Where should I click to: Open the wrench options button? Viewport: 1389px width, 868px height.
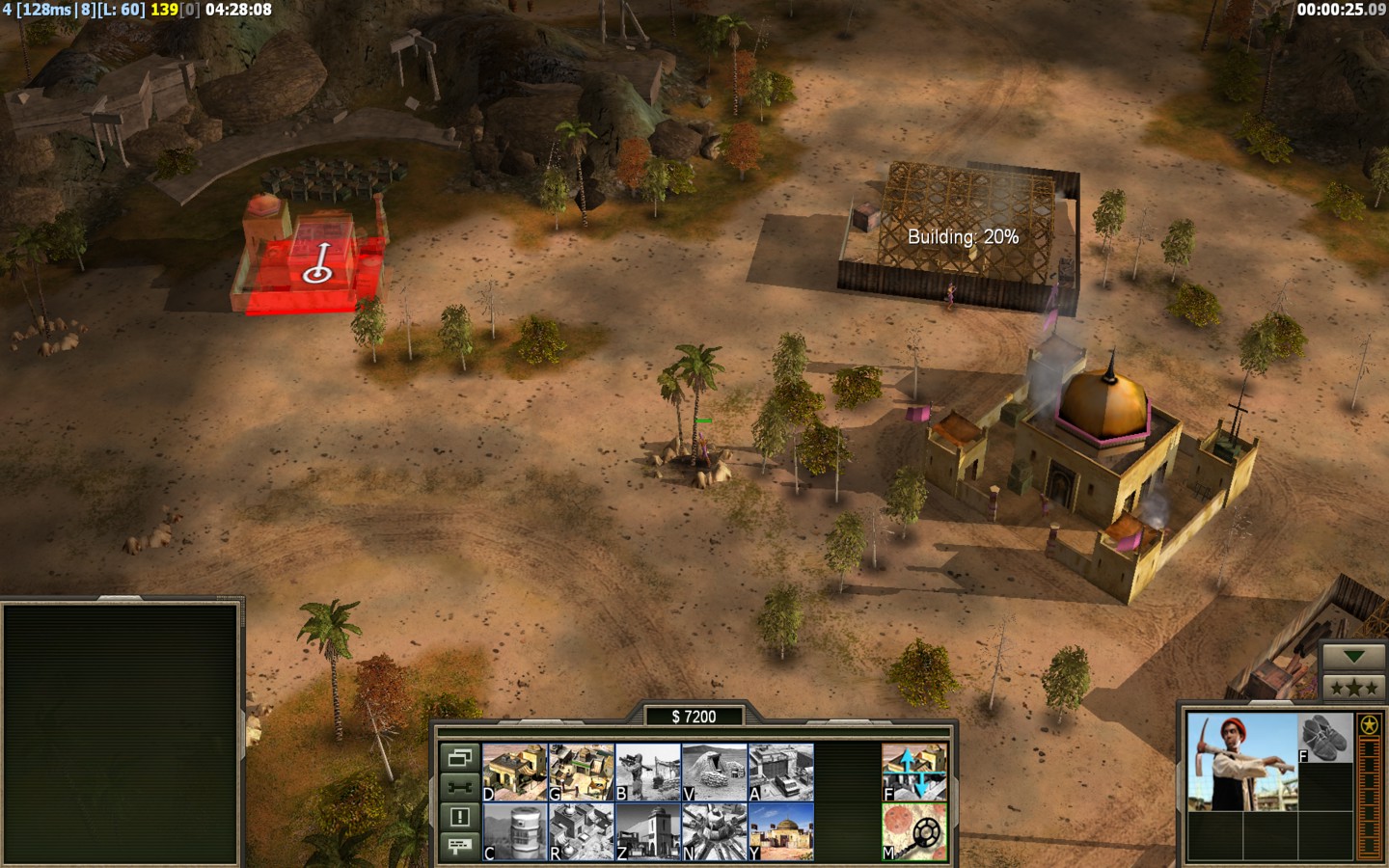459,787
